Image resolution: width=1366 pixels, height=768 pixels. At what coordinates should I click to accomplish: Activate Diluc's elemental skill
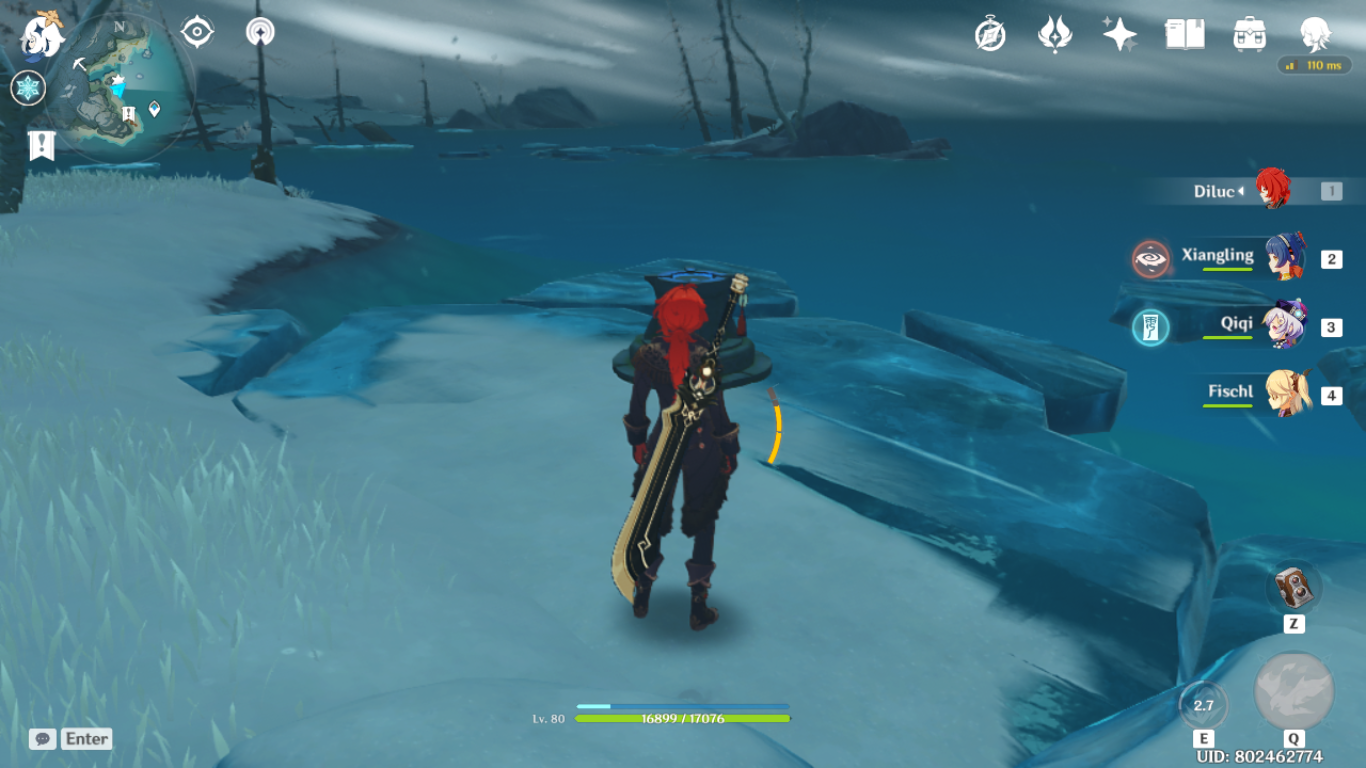pyautogui.click(x=1203, y=706)
